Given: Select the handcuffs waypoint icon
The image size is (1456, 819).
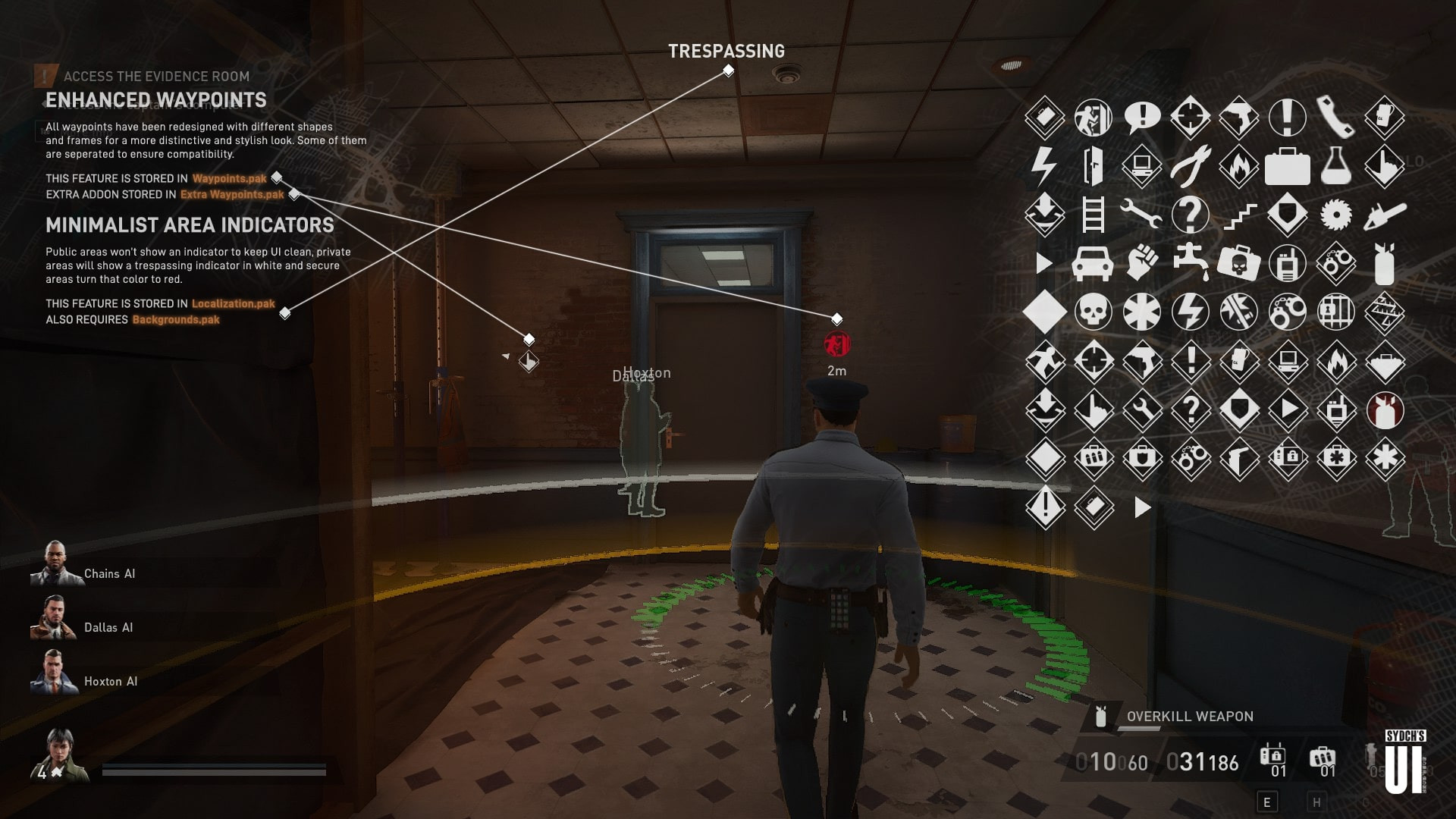Looking at the screenshot, I should [1336, 264].
